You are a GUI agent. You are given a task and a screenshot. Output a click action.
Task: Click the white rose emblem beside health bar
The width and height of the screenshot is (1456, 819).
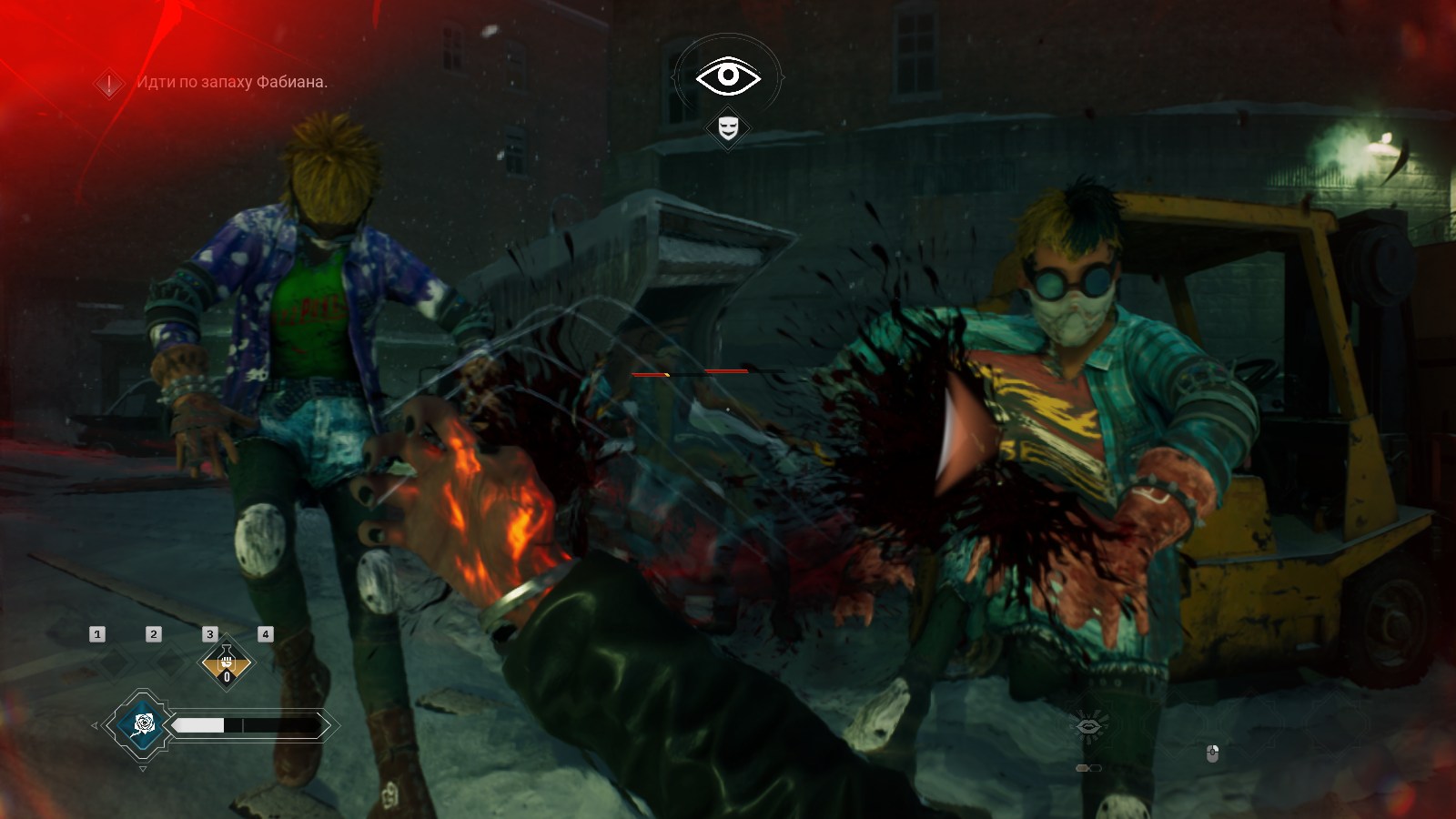coord(143,724)
